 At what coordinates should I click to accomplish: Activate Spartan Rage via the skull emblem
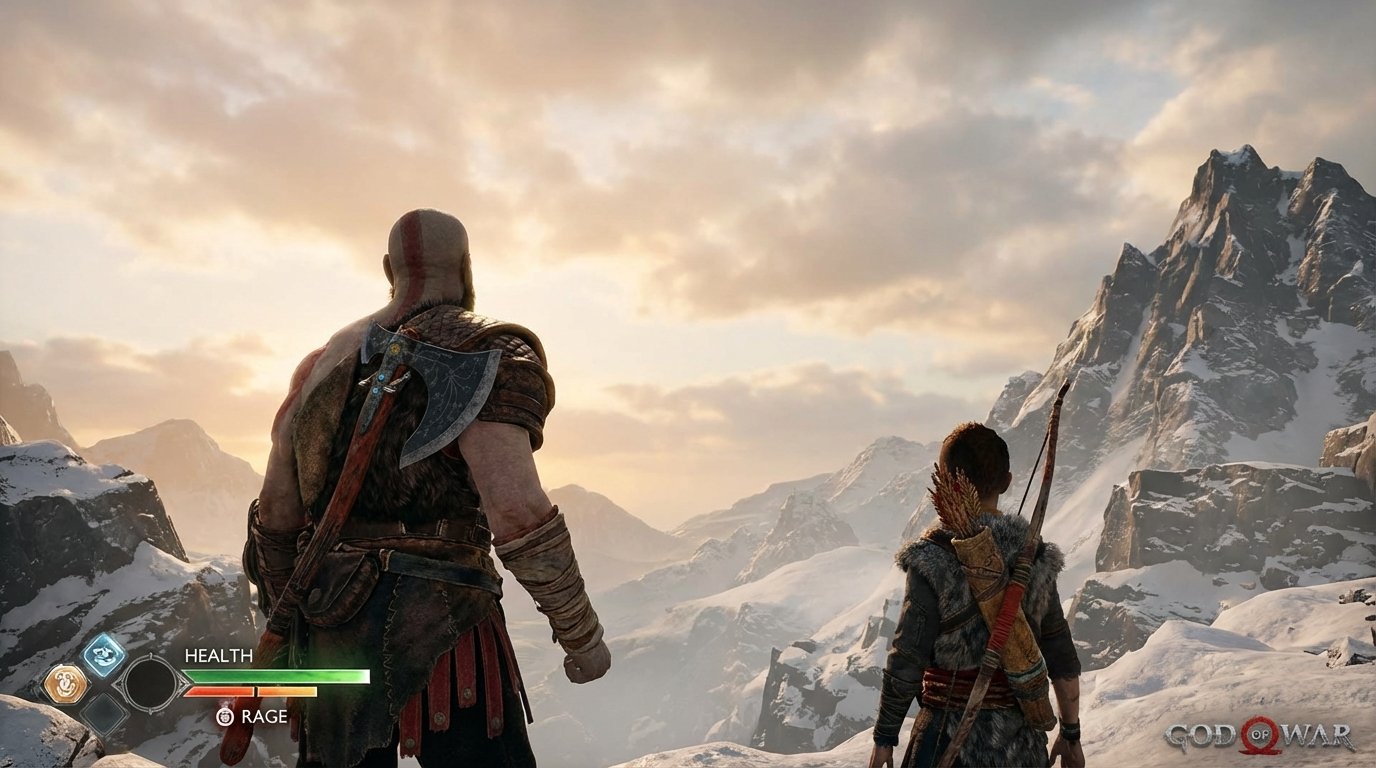[225, 716]
